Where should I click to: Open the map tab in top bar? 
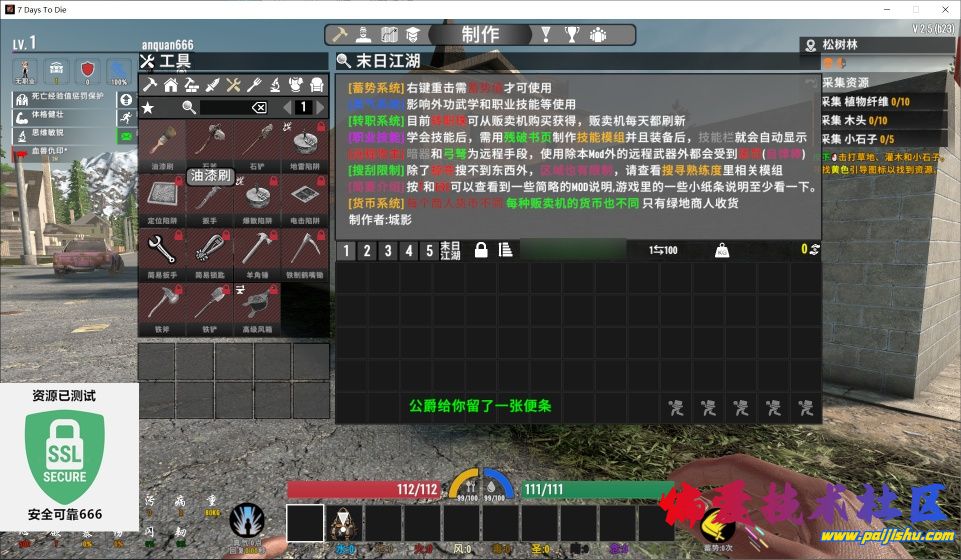coord(389,35)
